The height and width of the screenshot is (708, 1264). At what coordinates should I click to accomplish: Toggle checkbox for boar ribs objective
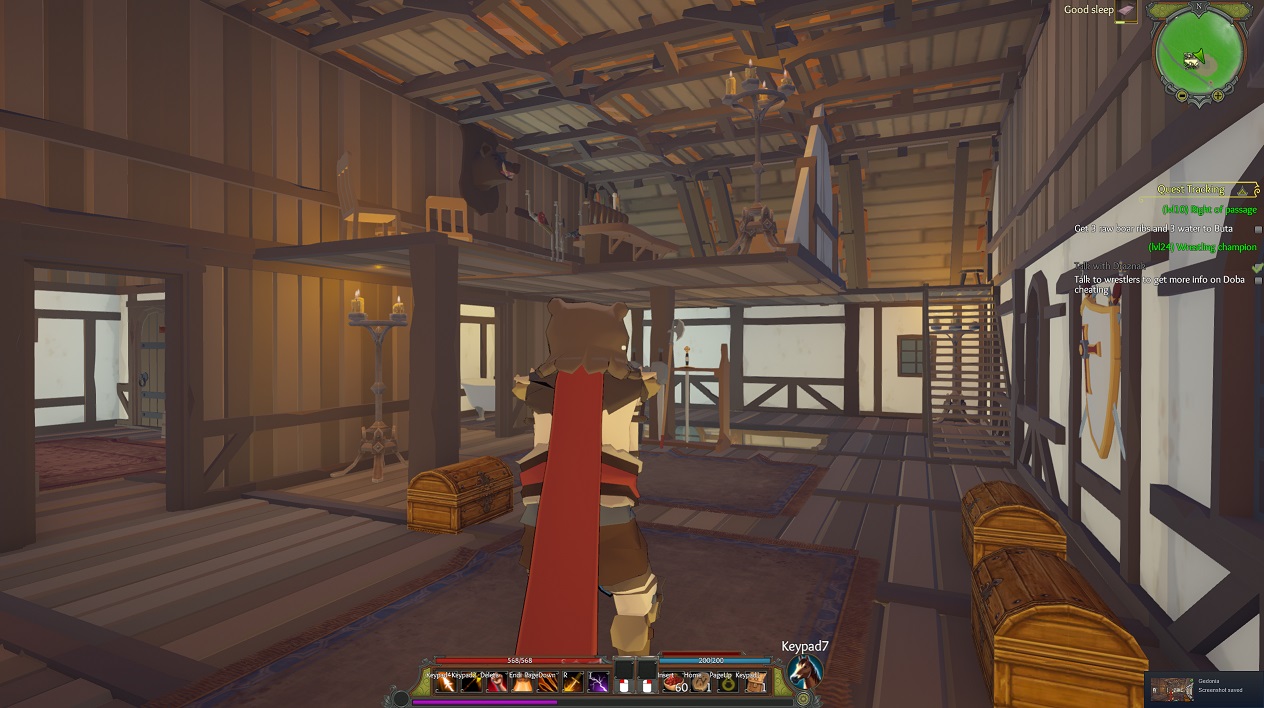(x=1257, y=229)
